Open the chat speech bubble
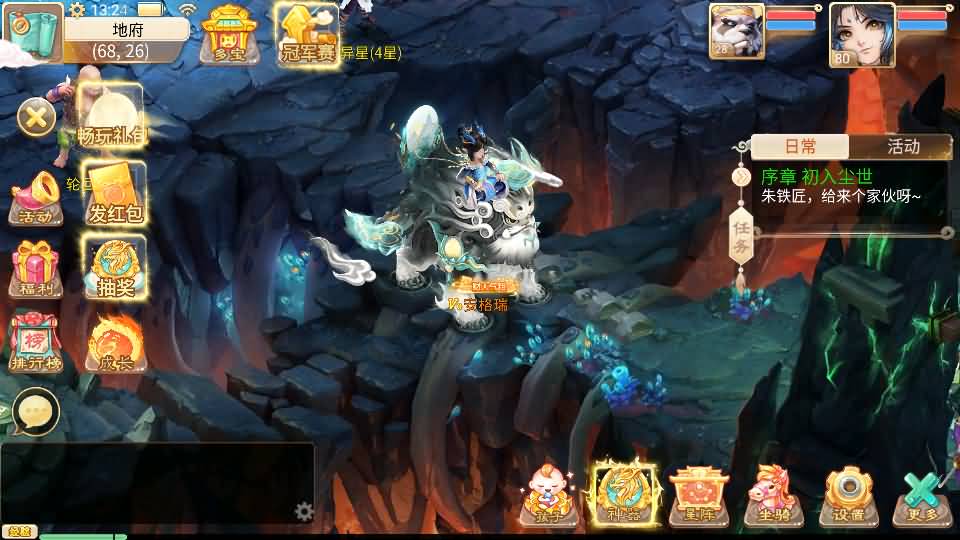This screenshot has width=960, height=540. click(36, 411)
